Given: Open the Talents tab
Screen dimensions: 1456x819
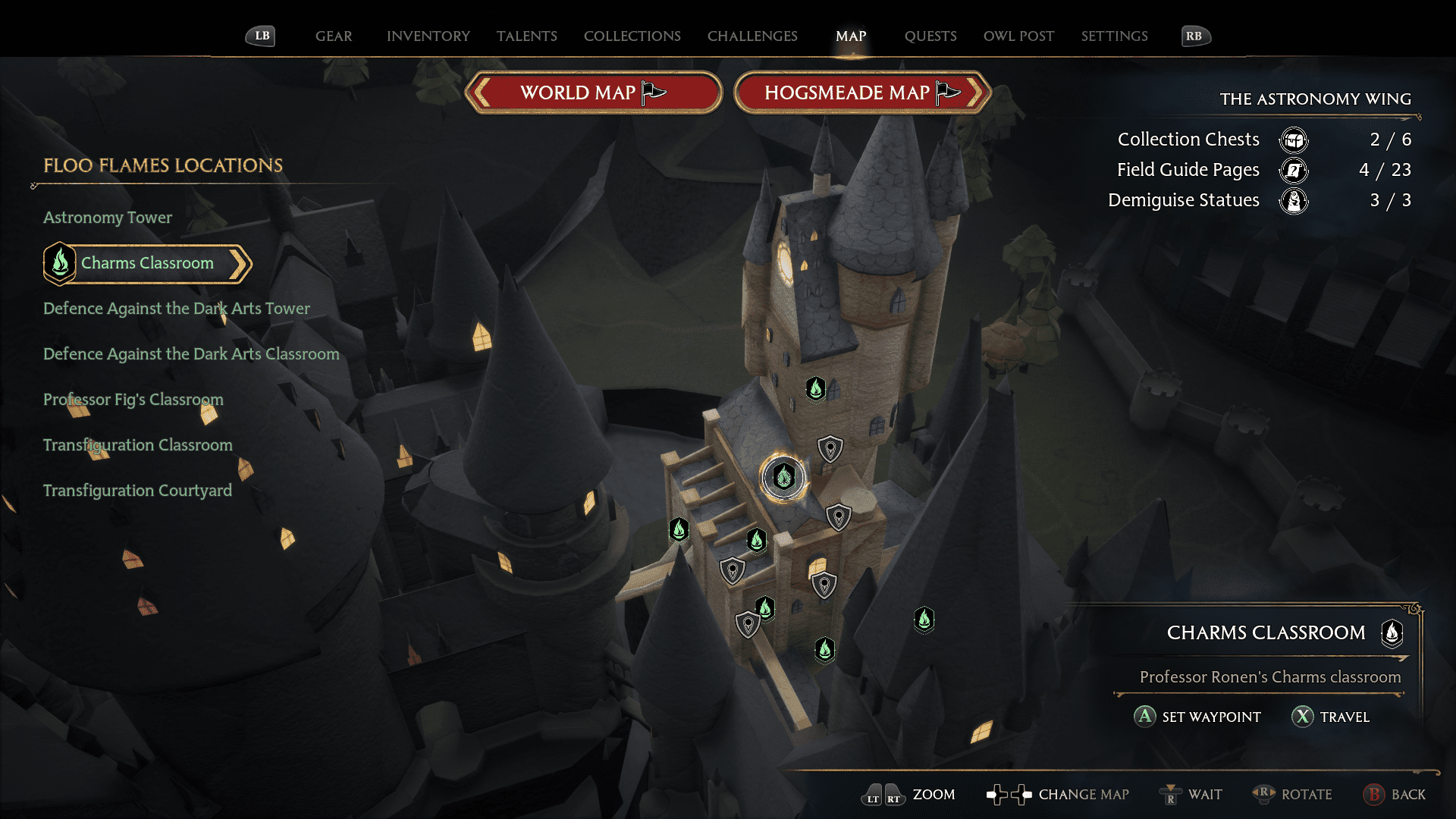Looking at the screenshot, I should point(527,36).
